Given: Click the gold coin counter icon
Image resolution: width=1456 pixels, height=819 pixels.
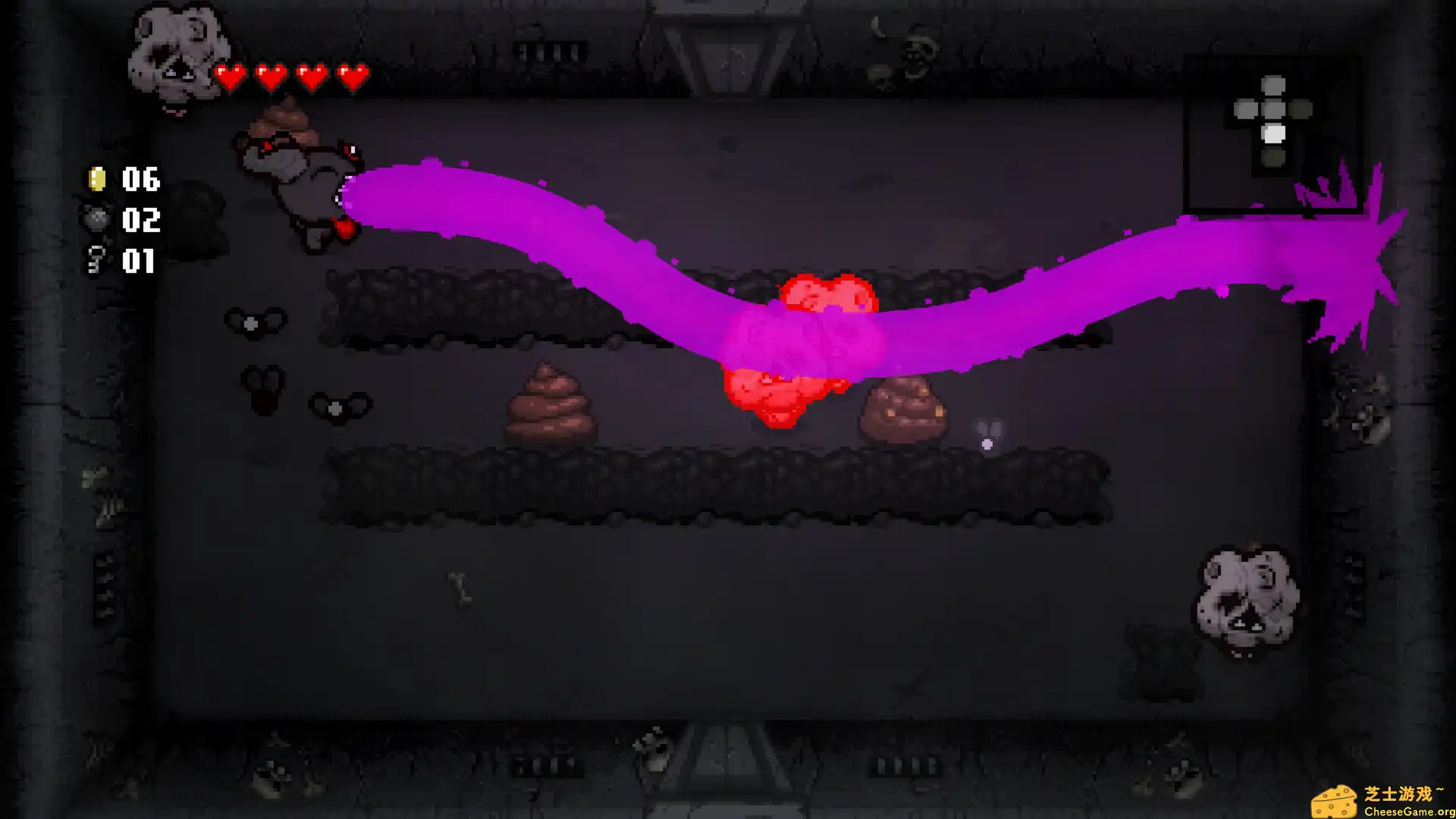Looking at the screenshot, I should pyautogui.click(x=96, y=180).
